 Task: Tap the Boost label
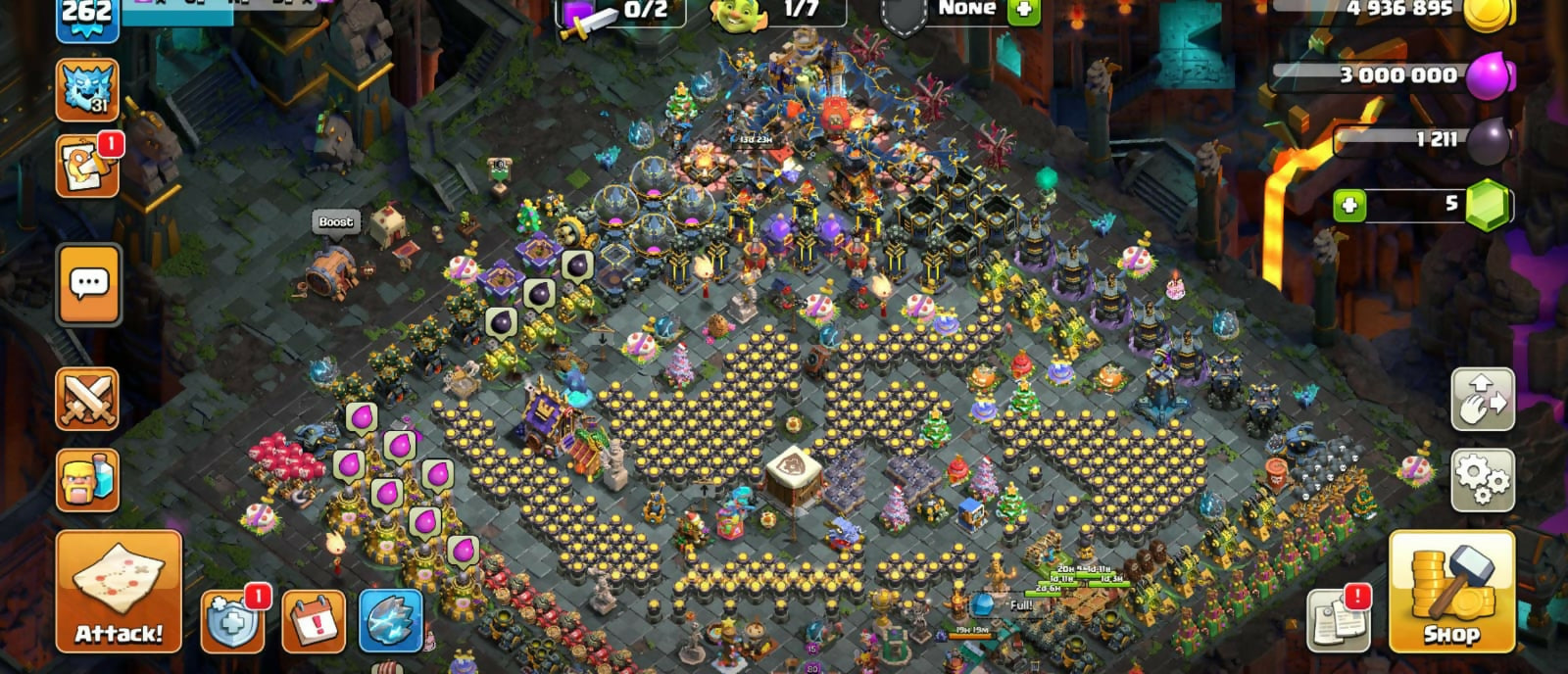coord(335,222)
